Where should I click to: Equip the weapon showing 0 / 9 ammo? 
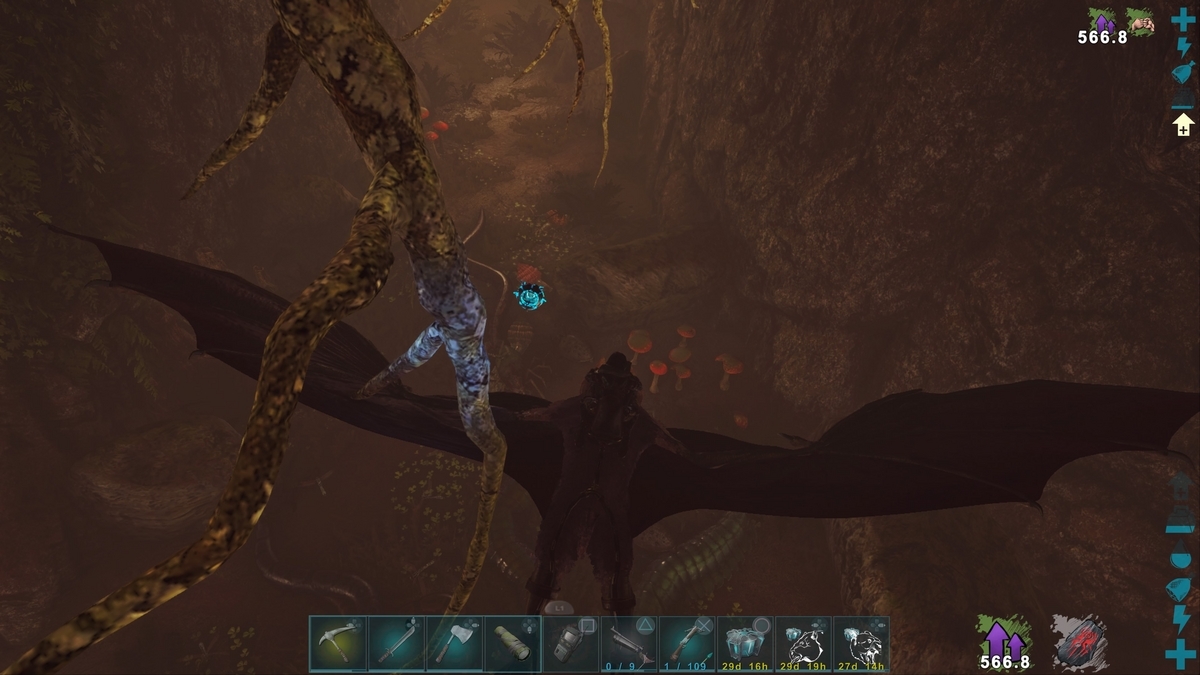629,643
